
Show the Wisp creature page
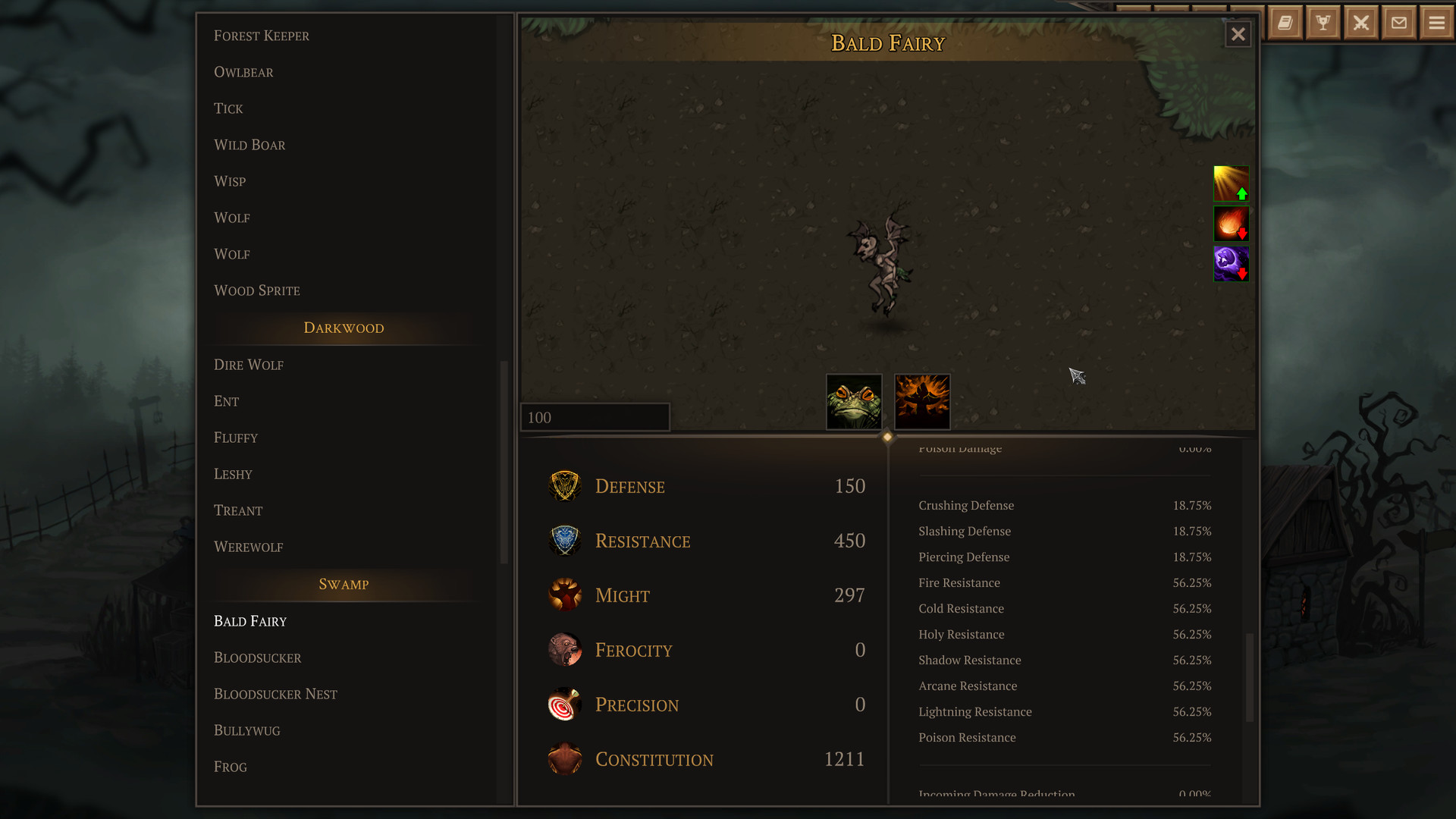click(230, 181)
